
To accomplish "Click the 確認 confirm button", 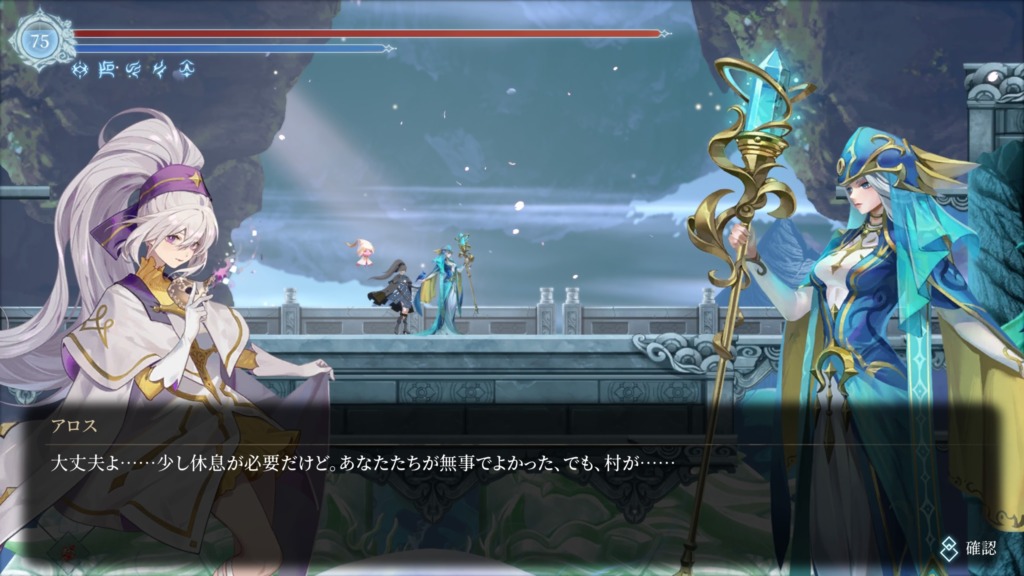I will [x=969, y=547].
